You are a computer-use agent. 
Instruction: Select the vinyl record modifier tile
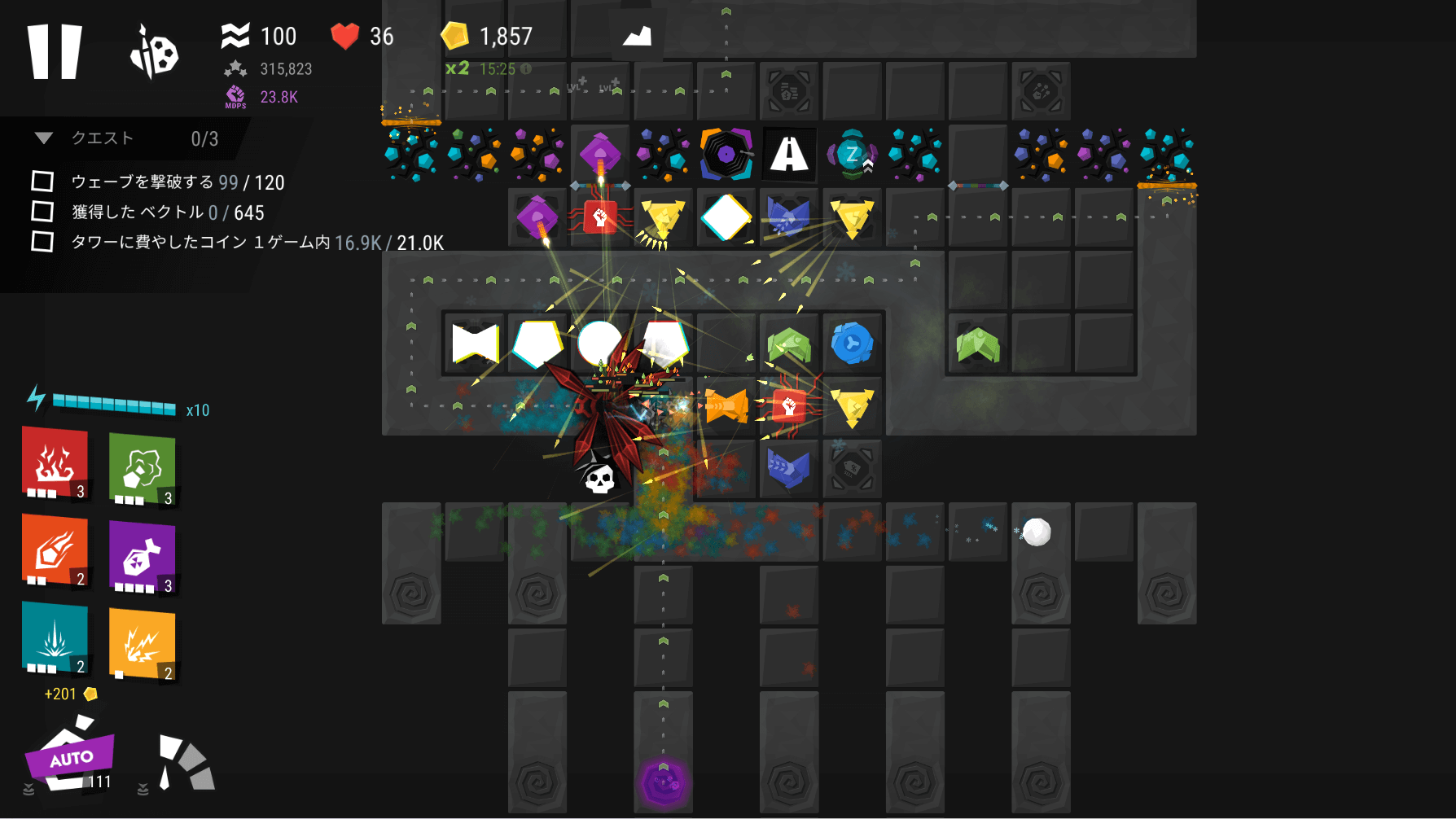(726, 154)
